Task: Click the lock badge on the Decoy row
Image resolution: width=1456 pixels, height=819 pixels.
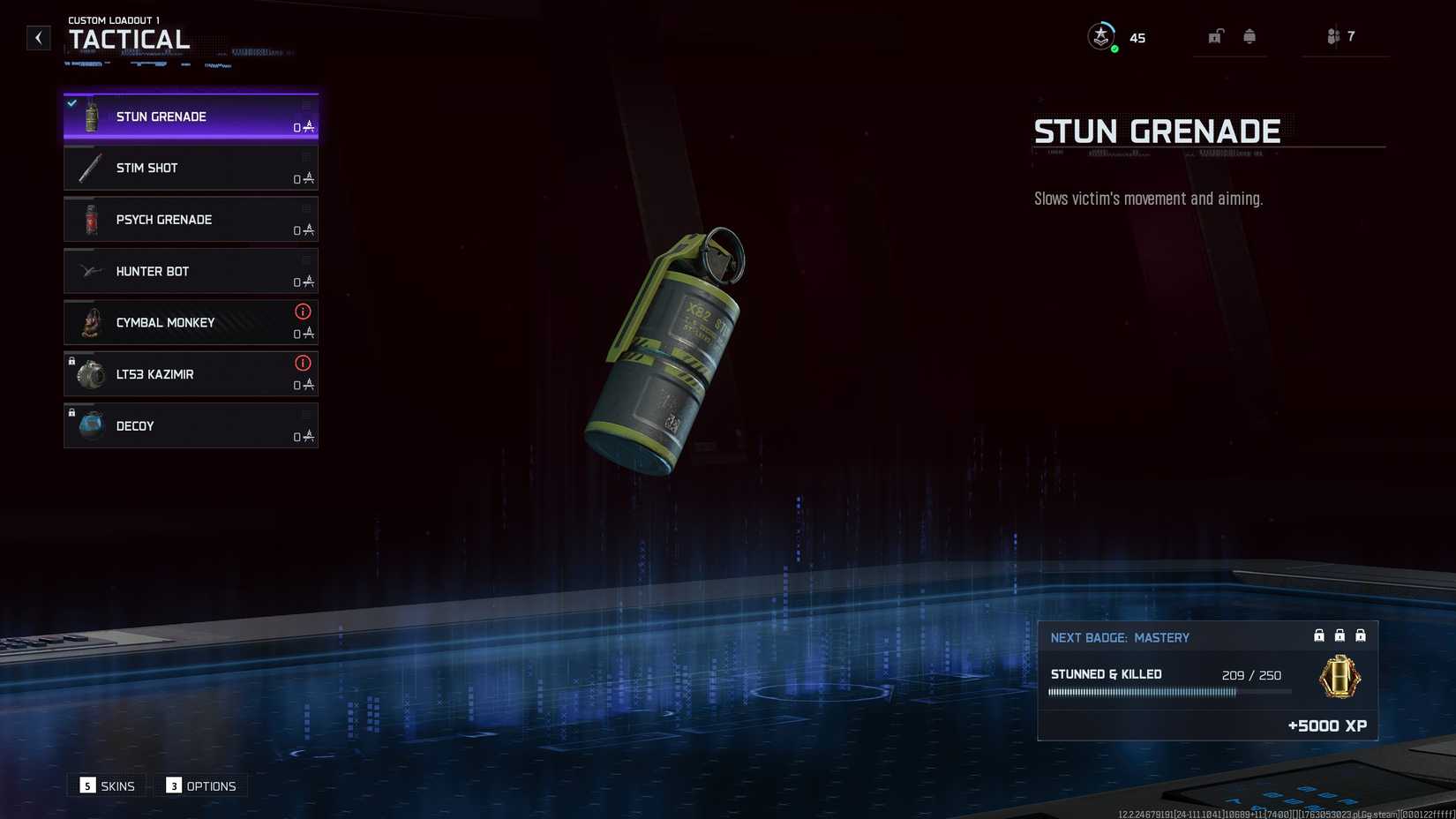Action: click(71, 413)
